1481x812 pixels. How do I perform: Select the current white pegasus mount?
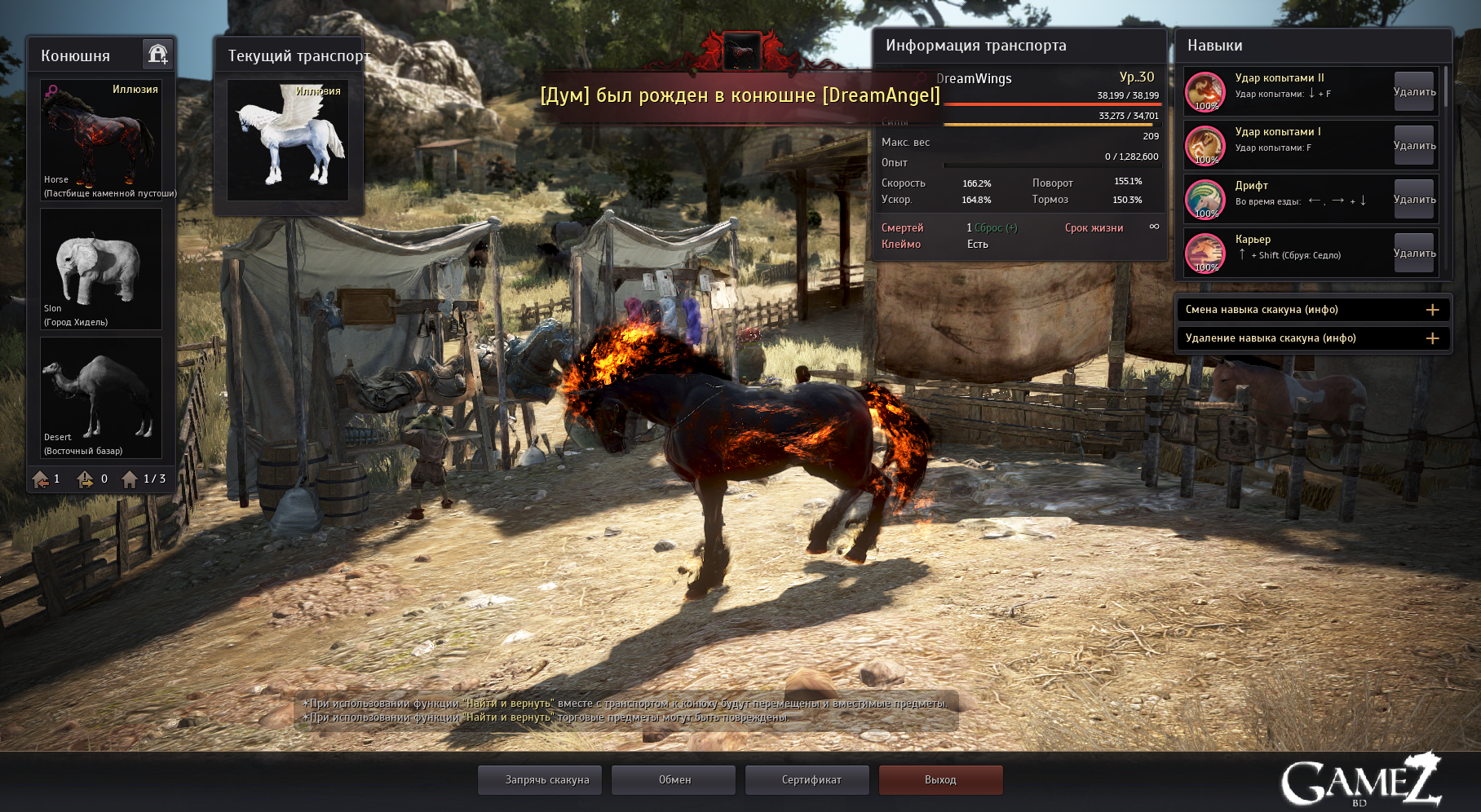click(288, 139)
